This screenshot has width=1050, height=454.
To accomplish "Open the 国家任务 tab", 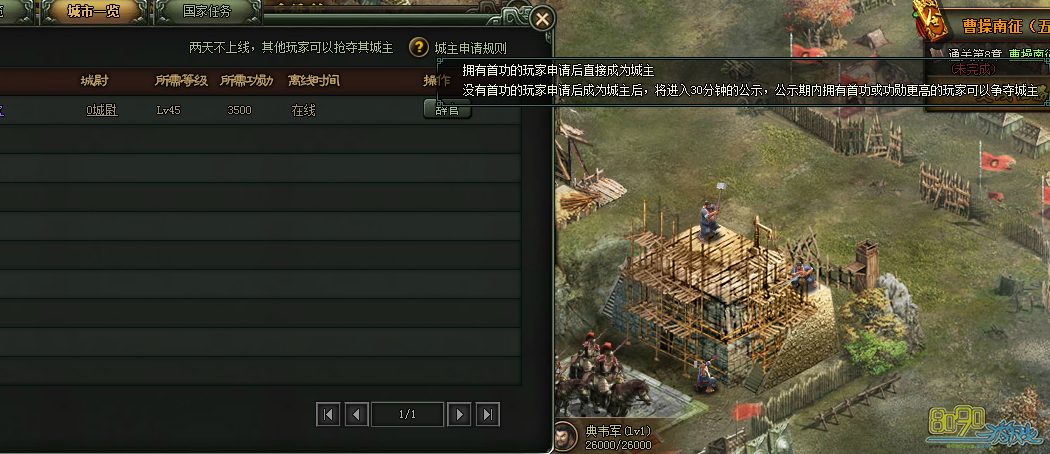I will pos(207,12).
